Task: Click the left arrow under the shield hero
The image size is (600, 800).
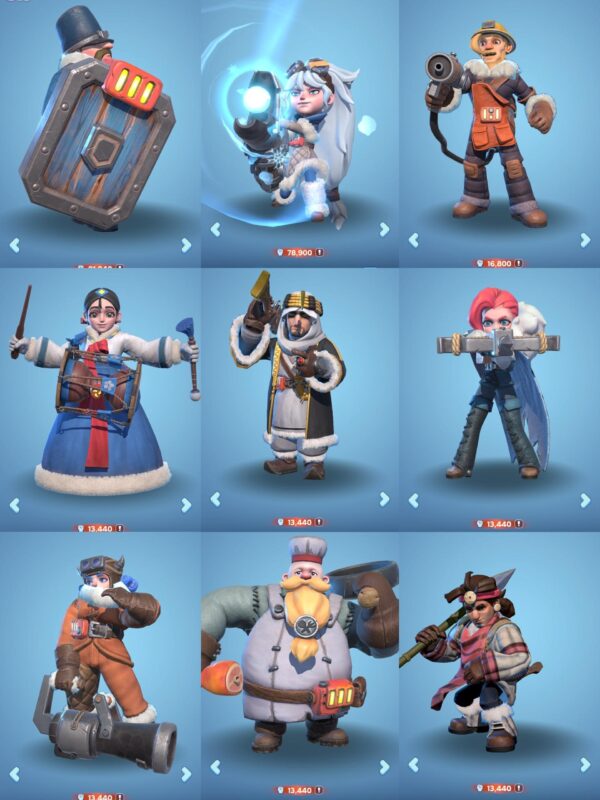Action: (x=14, y=244)
